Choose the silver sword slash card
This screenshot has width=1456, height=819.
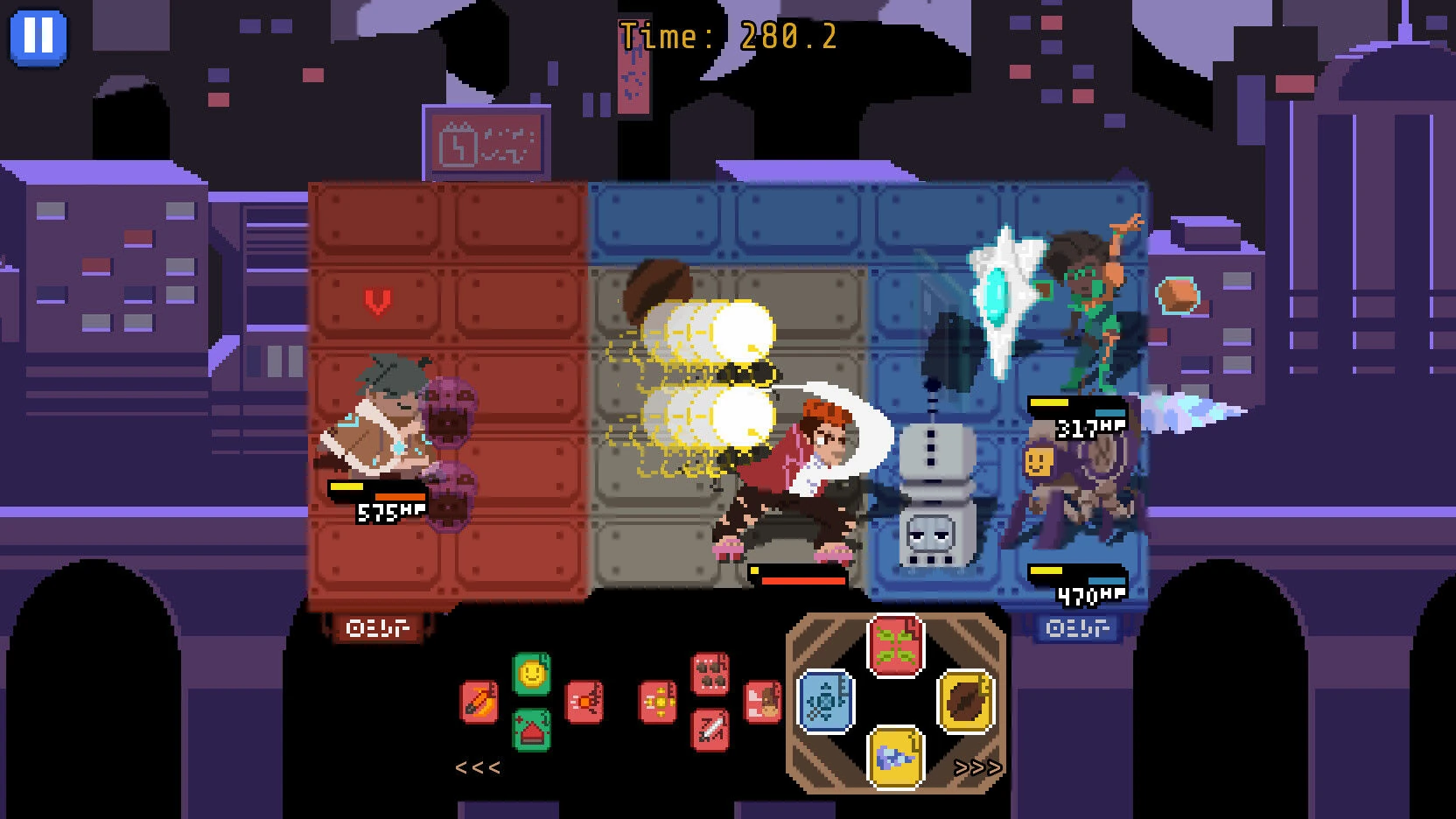point(710,729)
